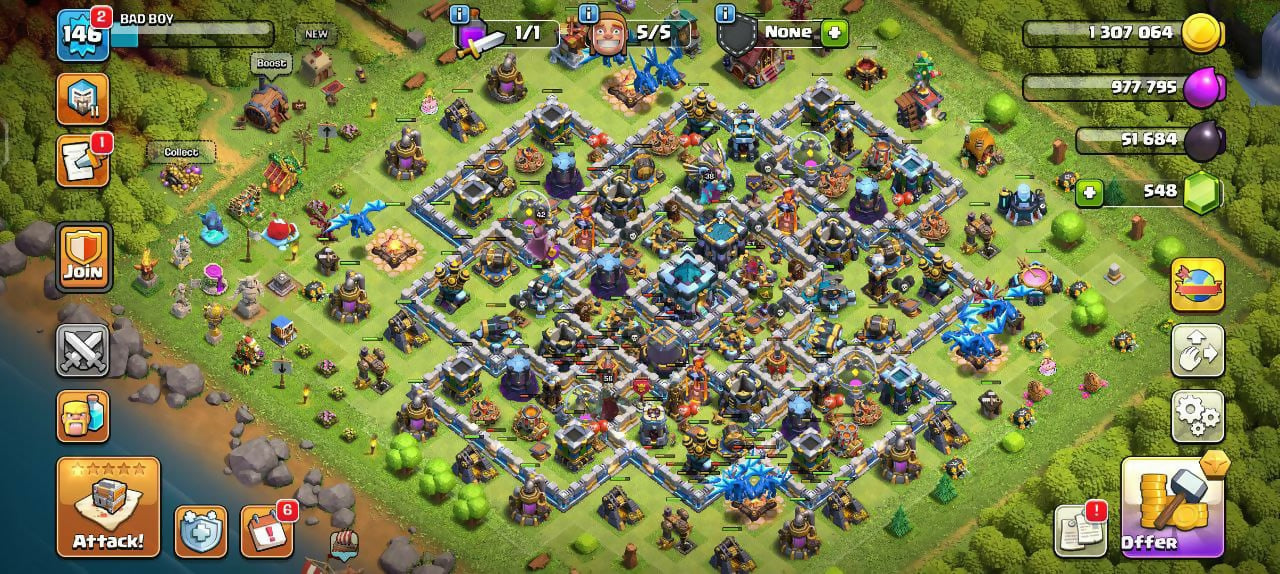Click the green plus beside shield None

[834, 33]
